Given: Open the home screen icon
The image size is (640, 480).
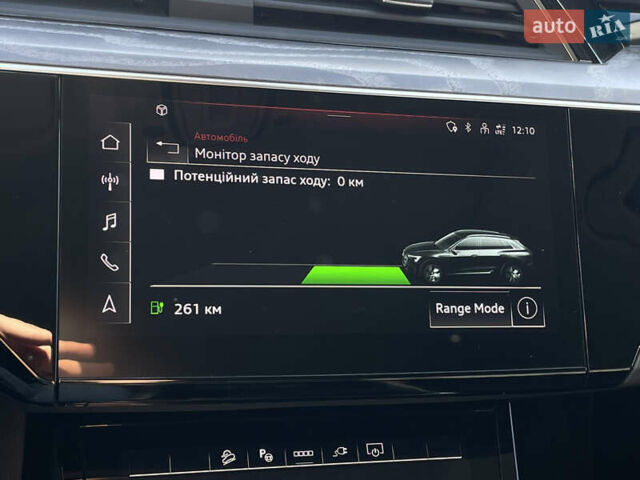Looking at the screenshot, I should pyautogui.click(x=110, y=142).
